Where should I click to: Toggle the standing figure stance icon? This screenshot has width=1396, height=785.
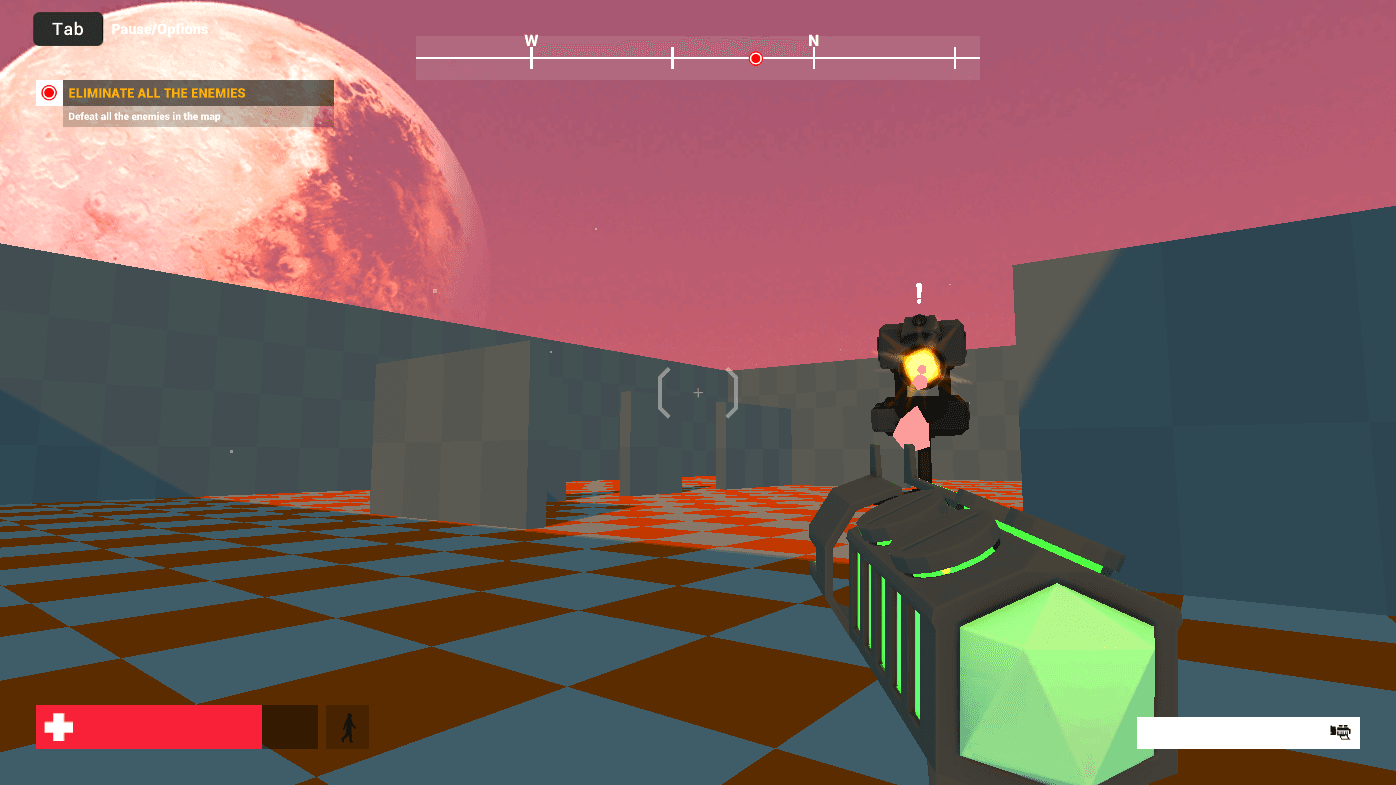coord(348,727)
